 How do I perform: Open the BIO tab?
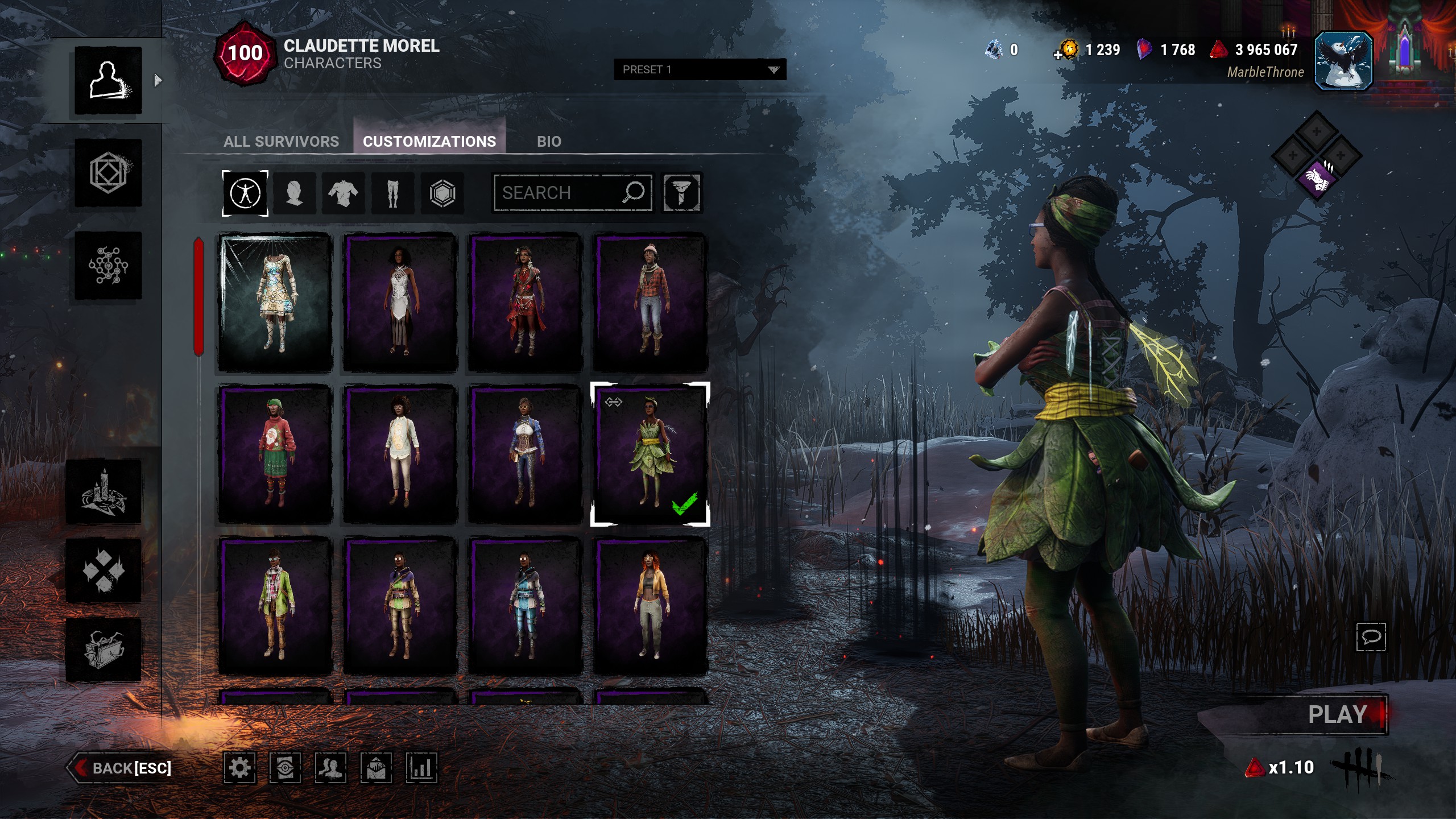(x=549, y=141)
